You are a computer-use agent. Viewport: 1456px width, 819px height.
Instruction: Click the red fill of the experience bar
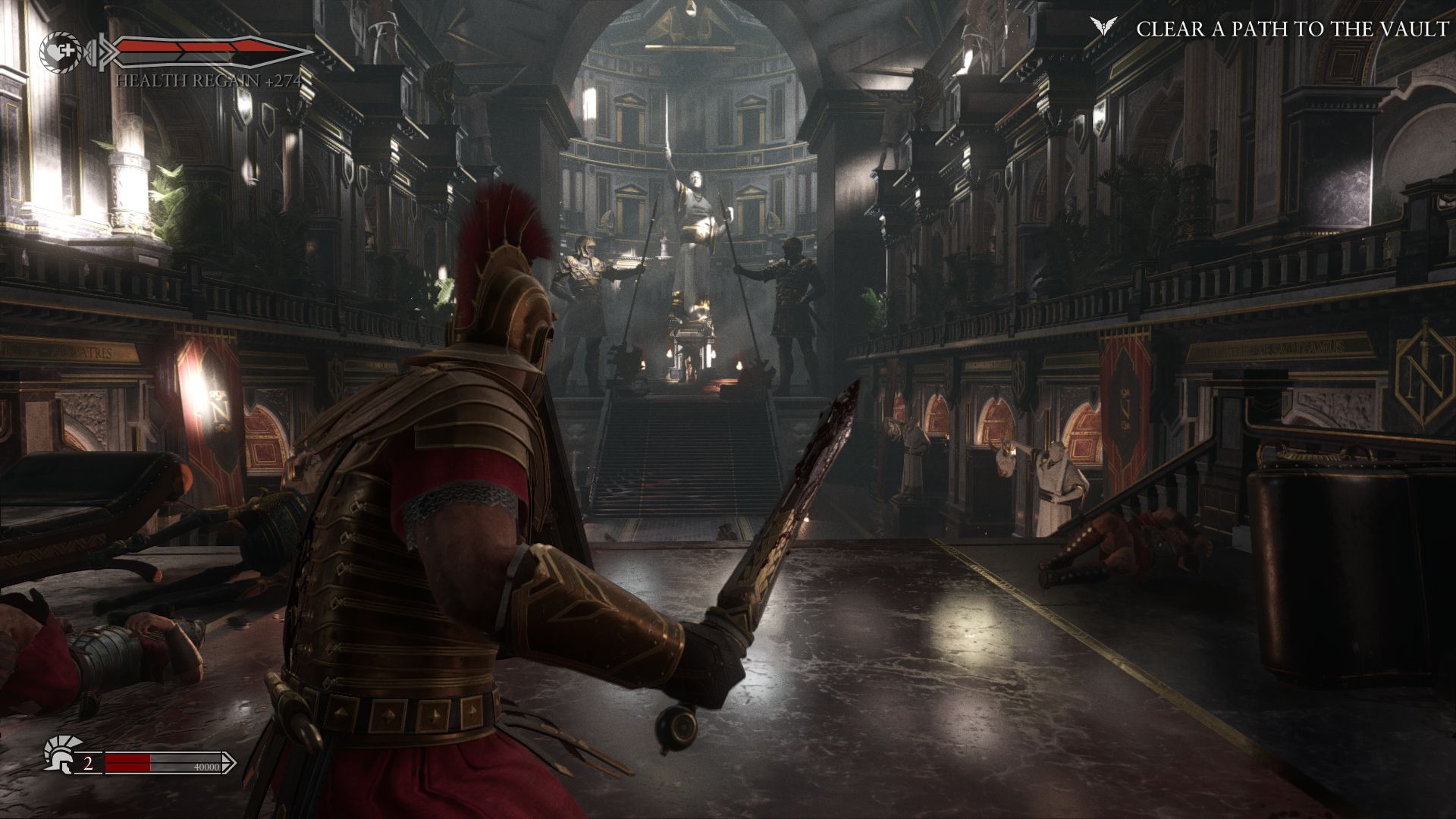click(127, 762)
